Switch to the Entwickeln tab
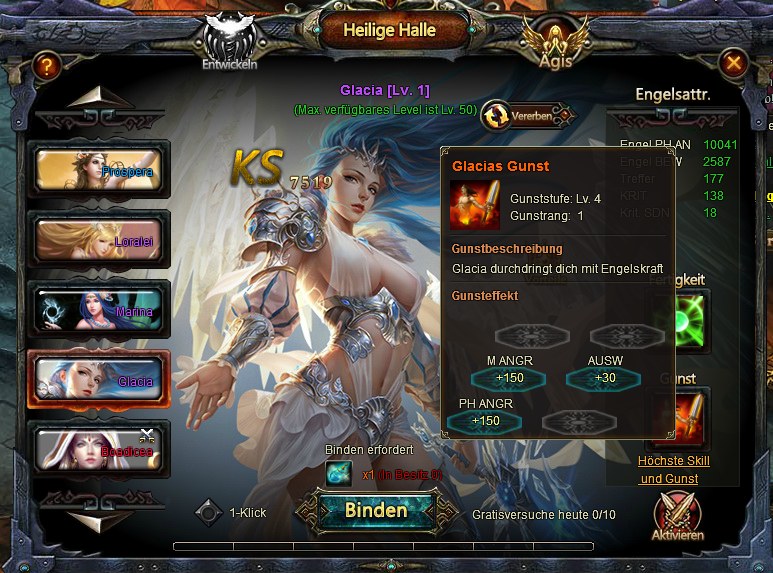The height and width of the screenshot is (573, 773). pyautogui.click(x=230, y=45)
